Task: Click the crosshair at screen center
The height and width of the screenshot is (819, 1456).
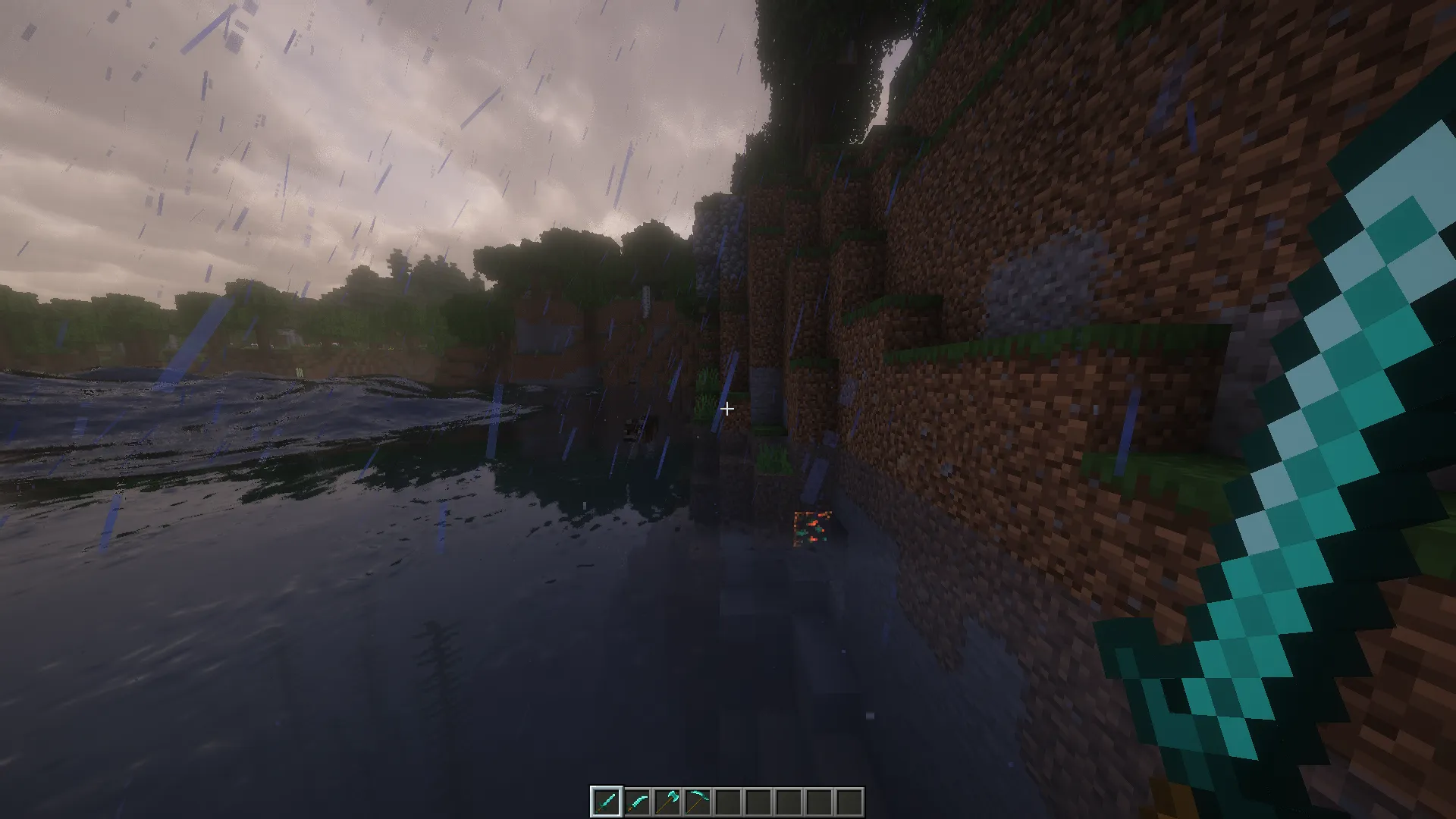Action: pos(727,409)
